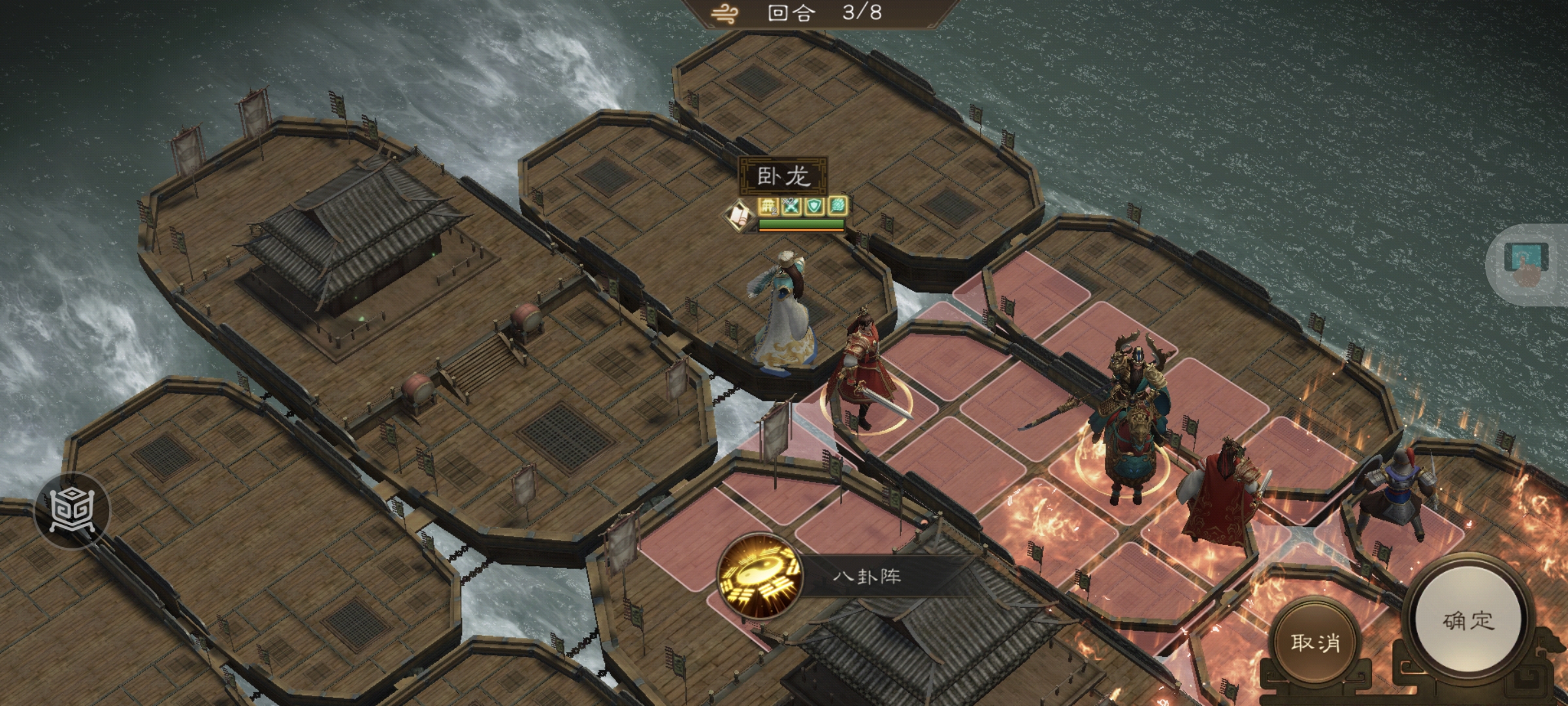1568x706 pixels.
Task: Click the 卧龙 nameplate above the character
Action: pos(783,175)
